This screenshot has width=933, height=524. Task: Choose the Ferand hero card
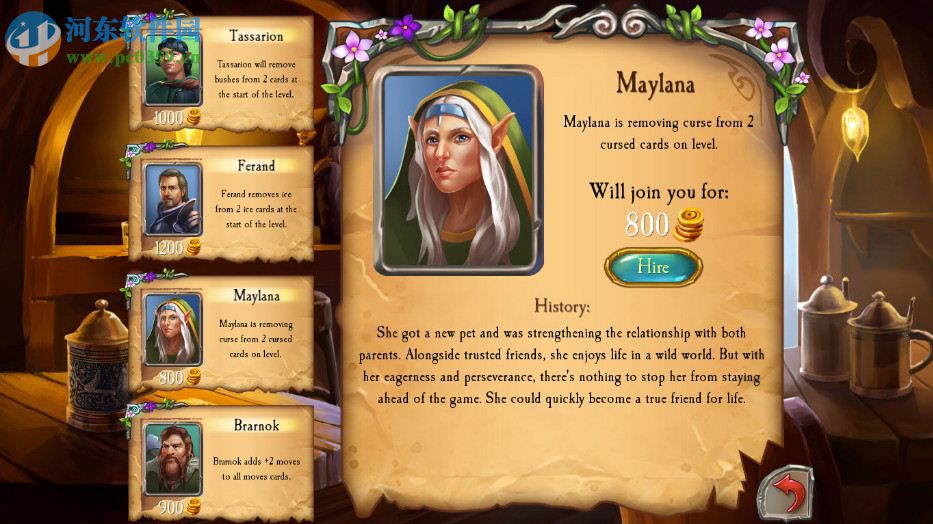(x=222, y=205)
